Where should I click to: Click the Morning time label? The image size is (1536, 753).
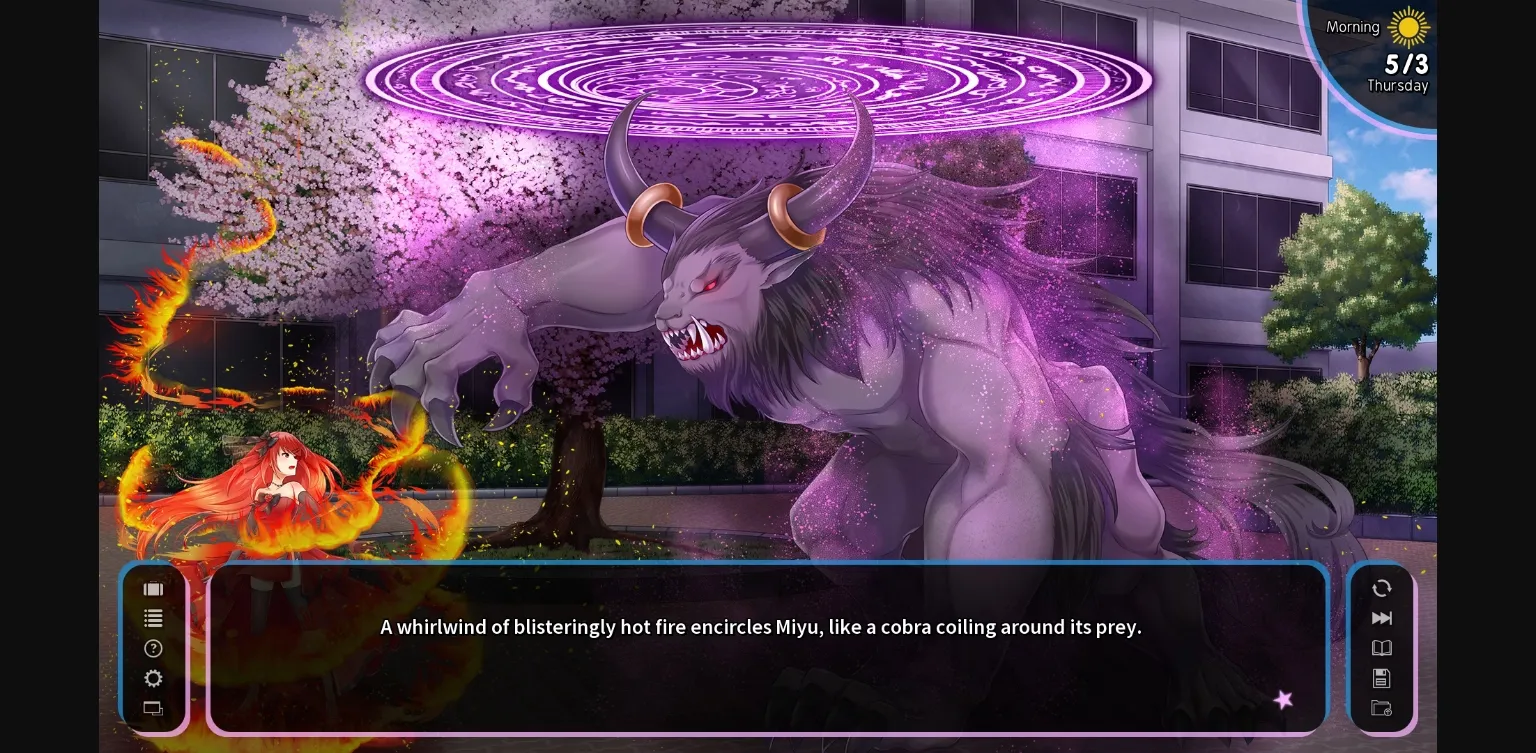click(1352, 27)
